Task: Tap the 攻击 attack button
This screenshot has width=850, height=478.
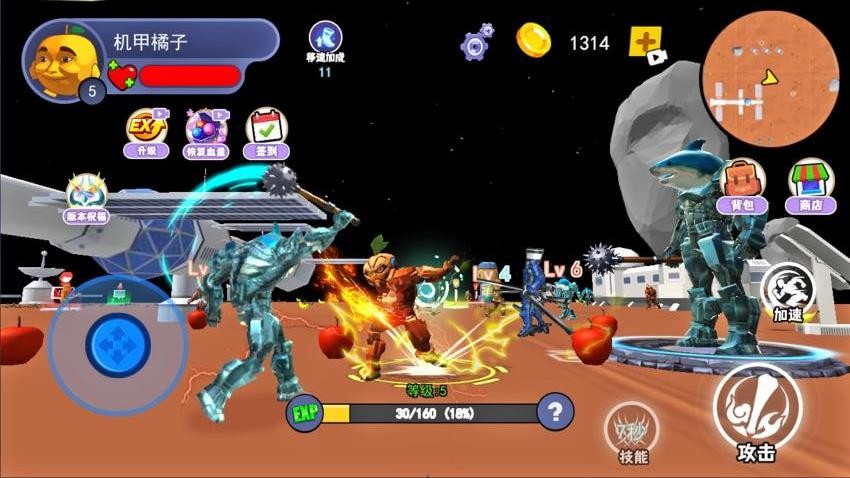Action: [x=757, y=410]
